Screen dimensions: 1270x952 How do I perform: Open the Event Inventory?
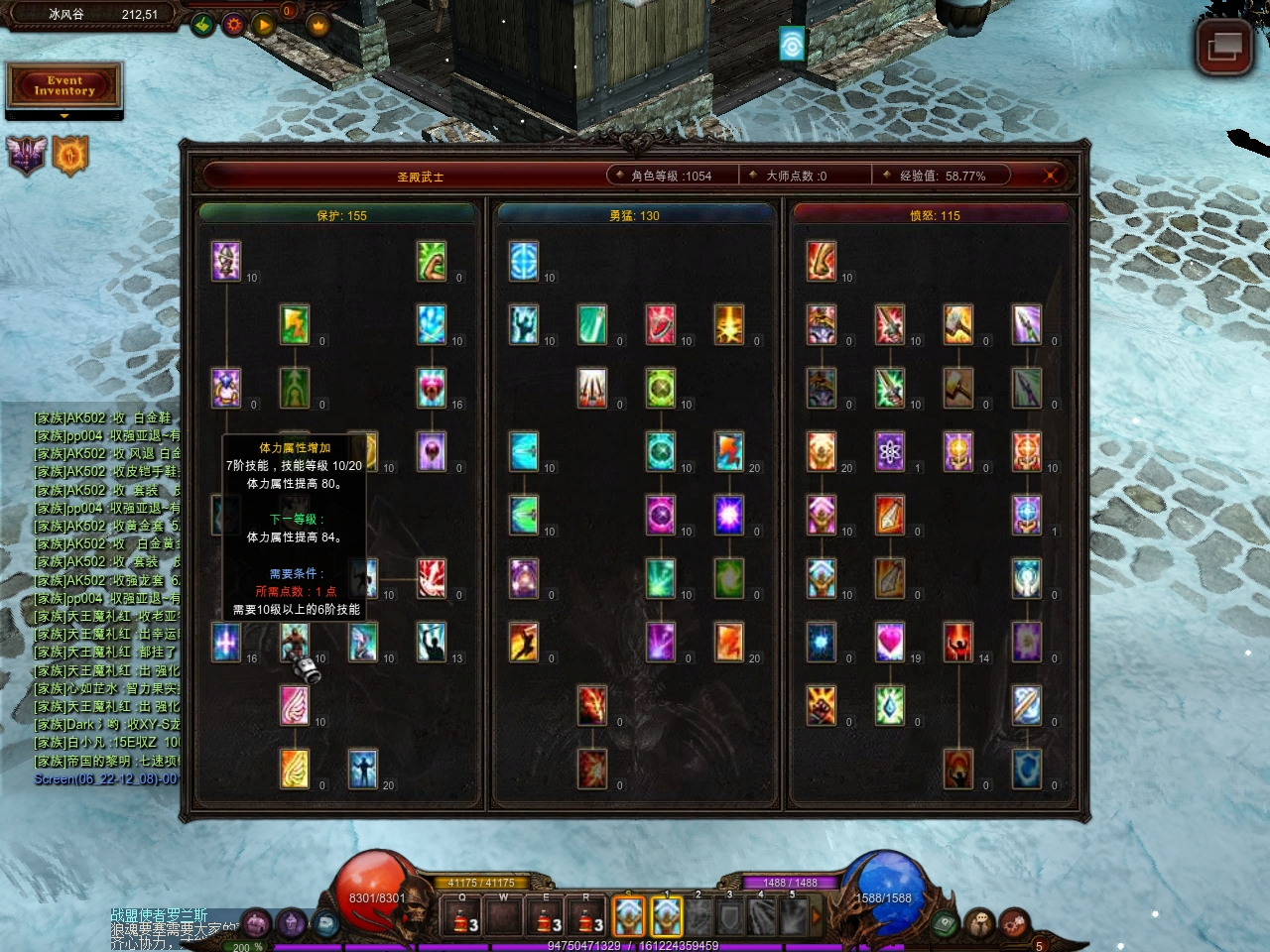pyautogui.click(x=64, y=86)
